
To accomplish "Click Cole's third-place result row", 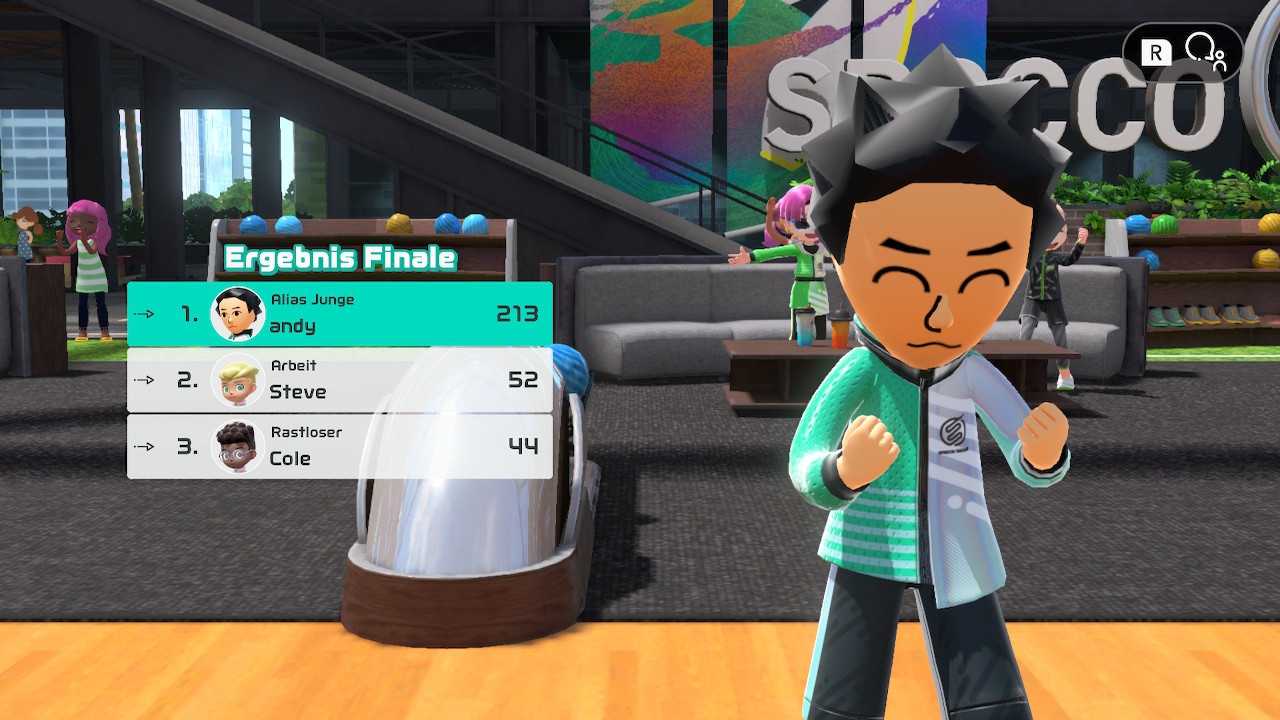I will pos(340,446).
